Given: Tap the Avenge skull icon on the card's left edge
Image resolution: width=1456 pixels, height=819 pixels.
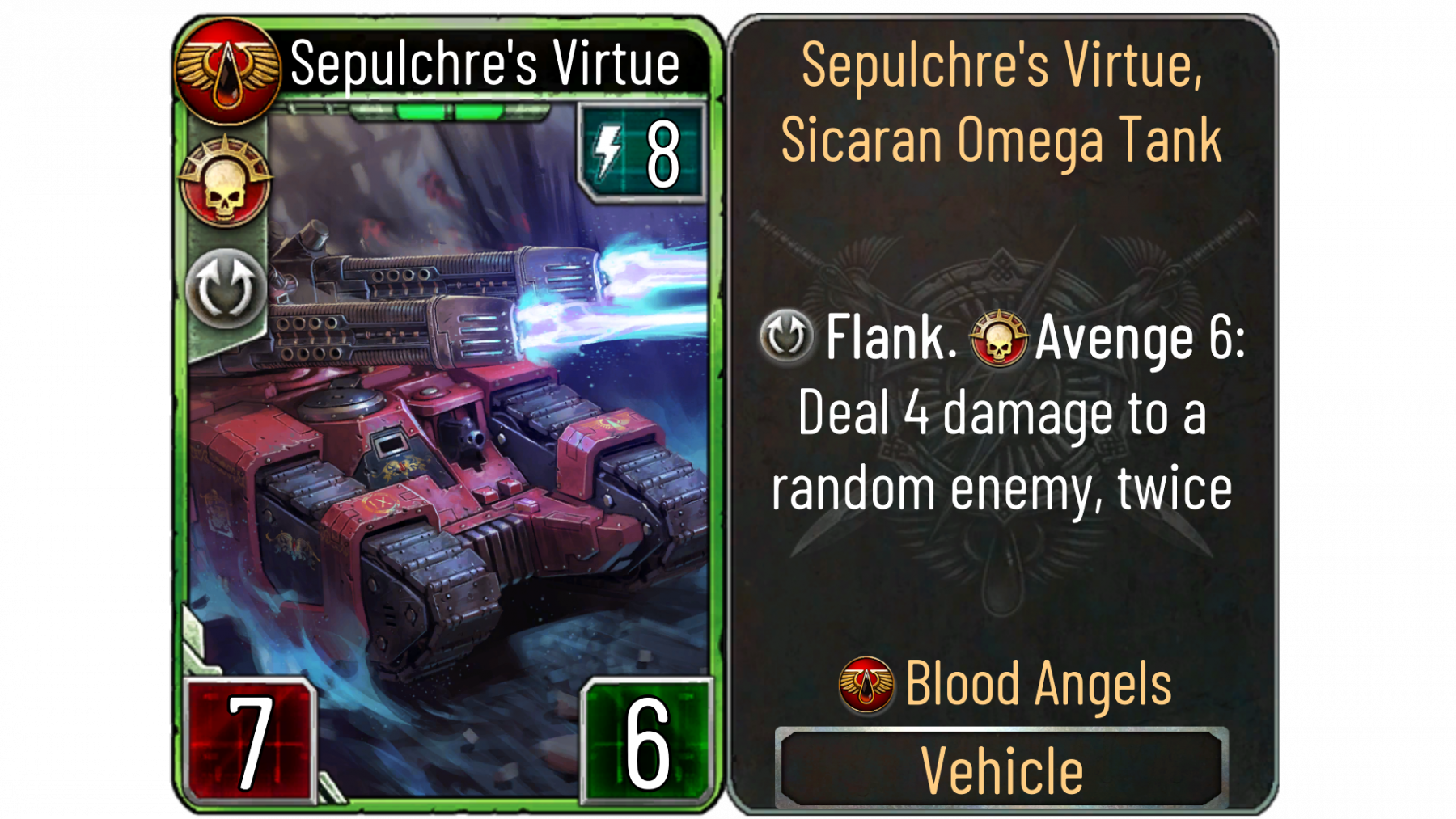Looking at the screenshot, I should (x=226, y=182).
